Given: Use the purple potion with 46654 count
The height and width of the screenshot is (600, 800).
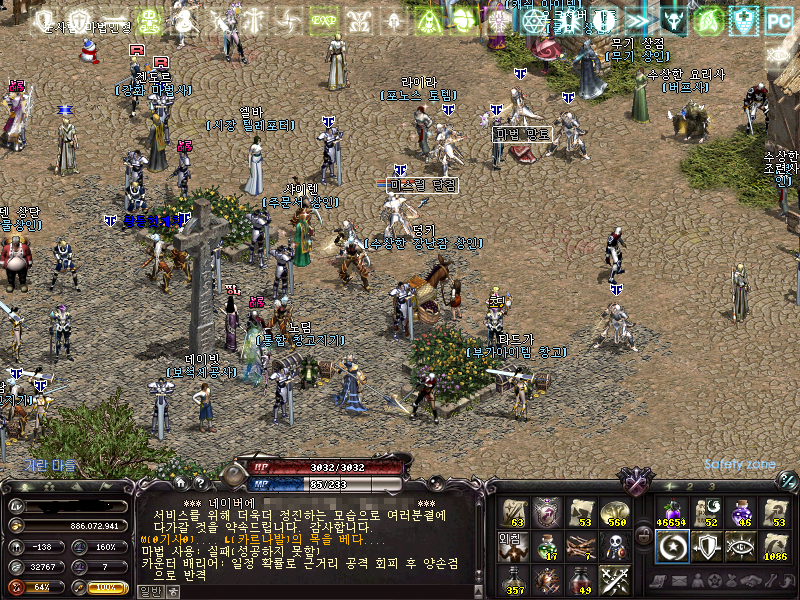Looking at the screenshot, I should pos(670,512).
